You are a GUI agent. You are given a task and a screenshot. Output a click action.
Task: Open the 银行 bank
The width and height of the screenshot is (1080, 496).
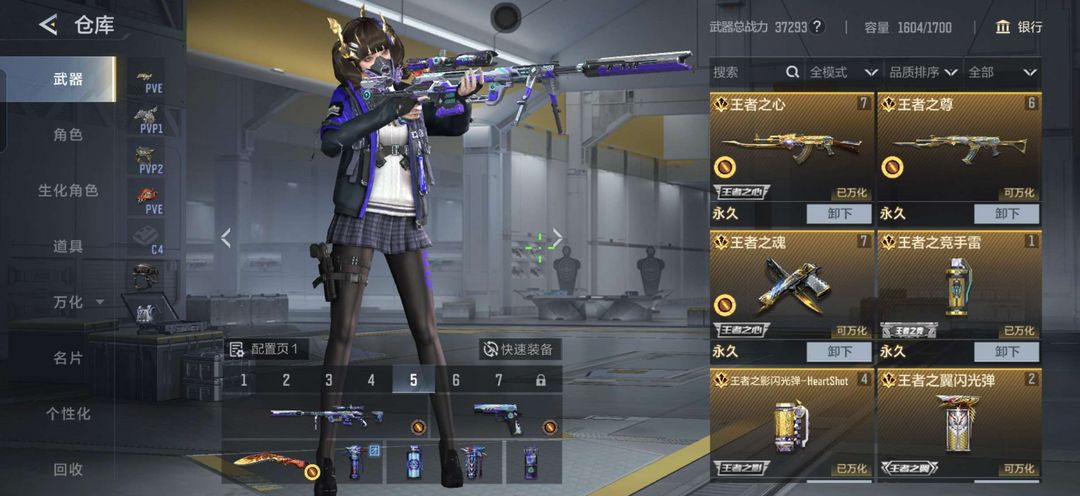pyautogui.click(x=1018, y=27)
